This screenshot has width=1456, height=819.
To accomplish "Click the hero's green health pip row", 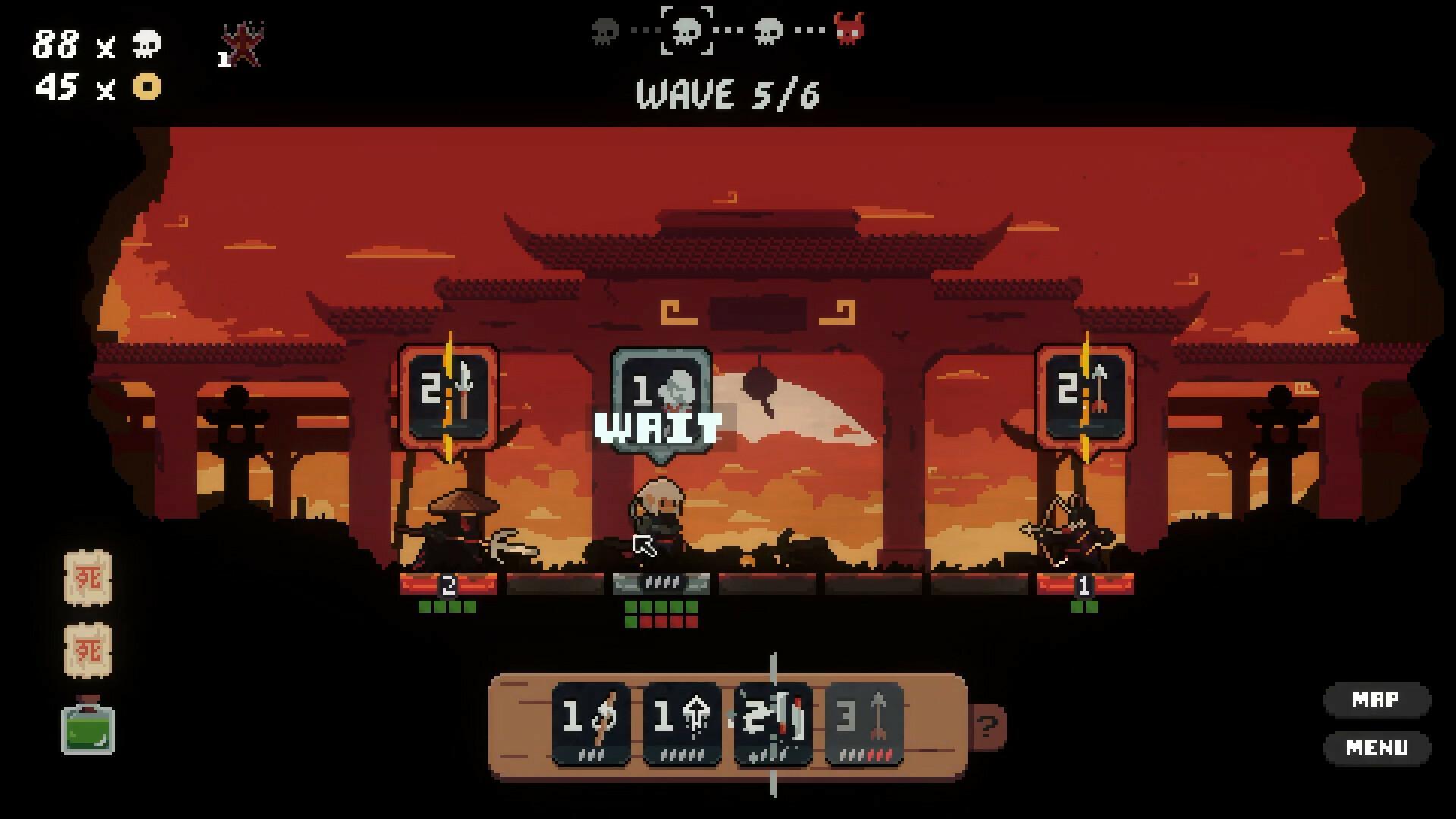I will [660, 607].
